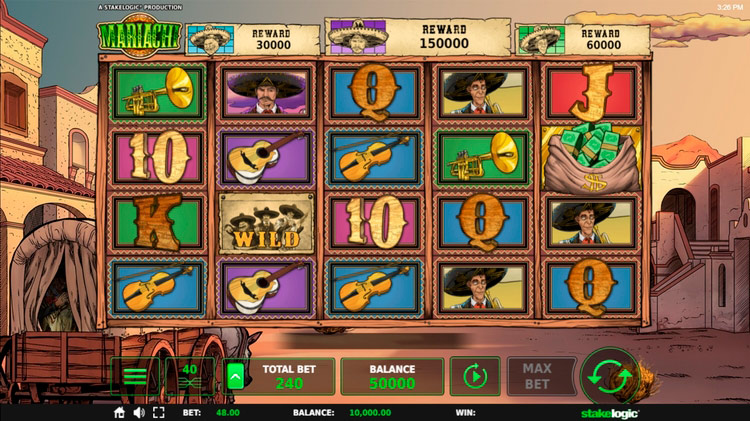Go to the home icon in the bottom bar

(x=120, y=412)
